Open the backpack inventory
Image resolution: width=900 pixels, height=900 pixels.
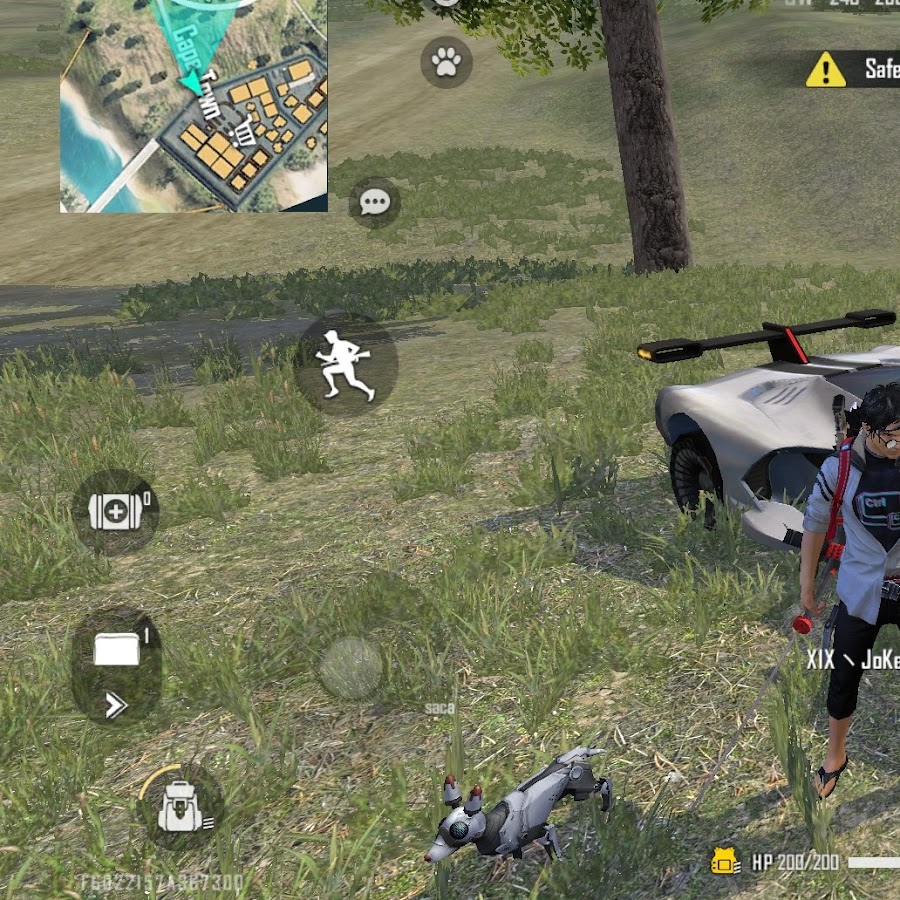coord(181,808)
